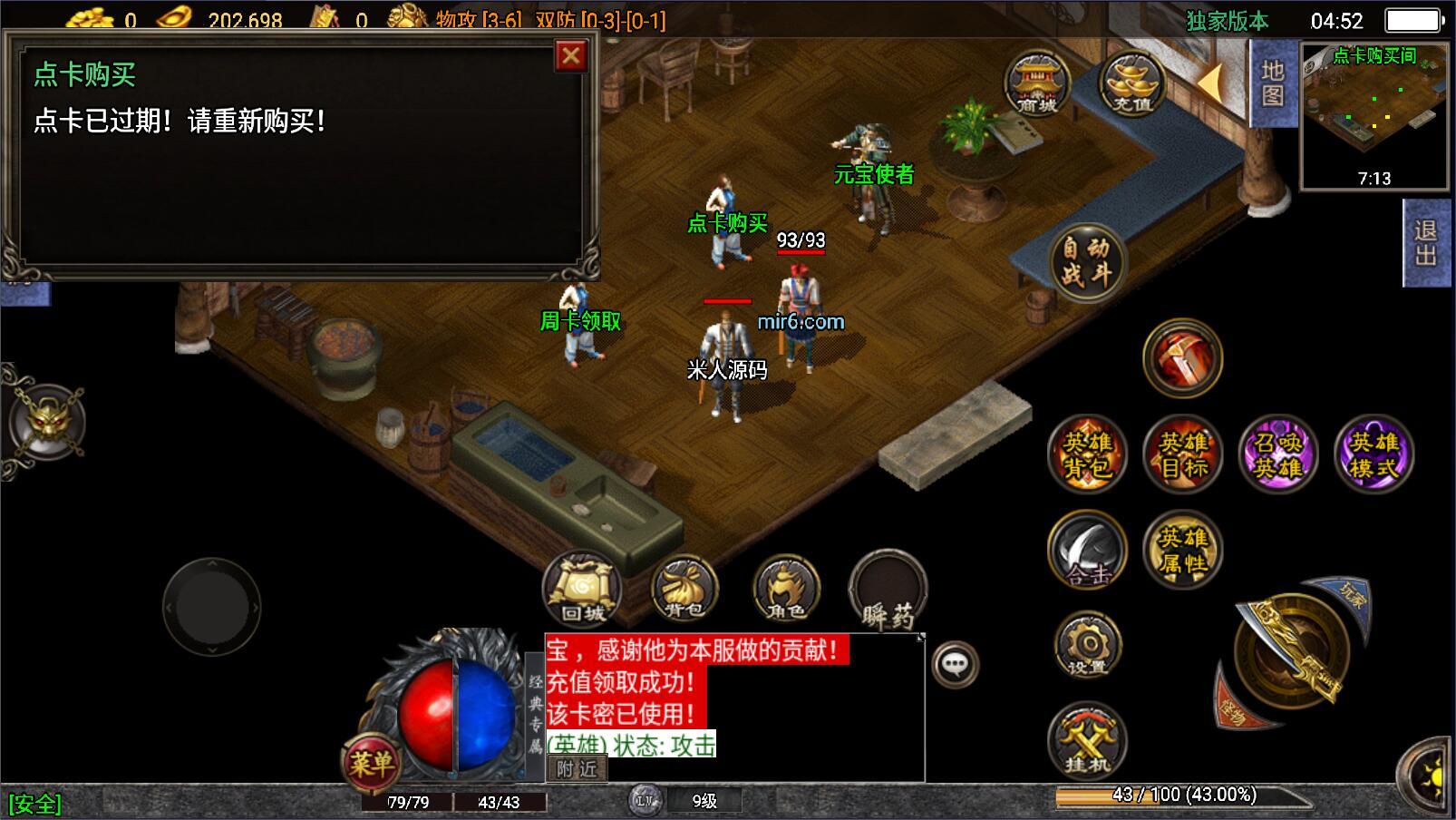
Task: Open the 充值 recharge screen
Action: pos(1131,83)
